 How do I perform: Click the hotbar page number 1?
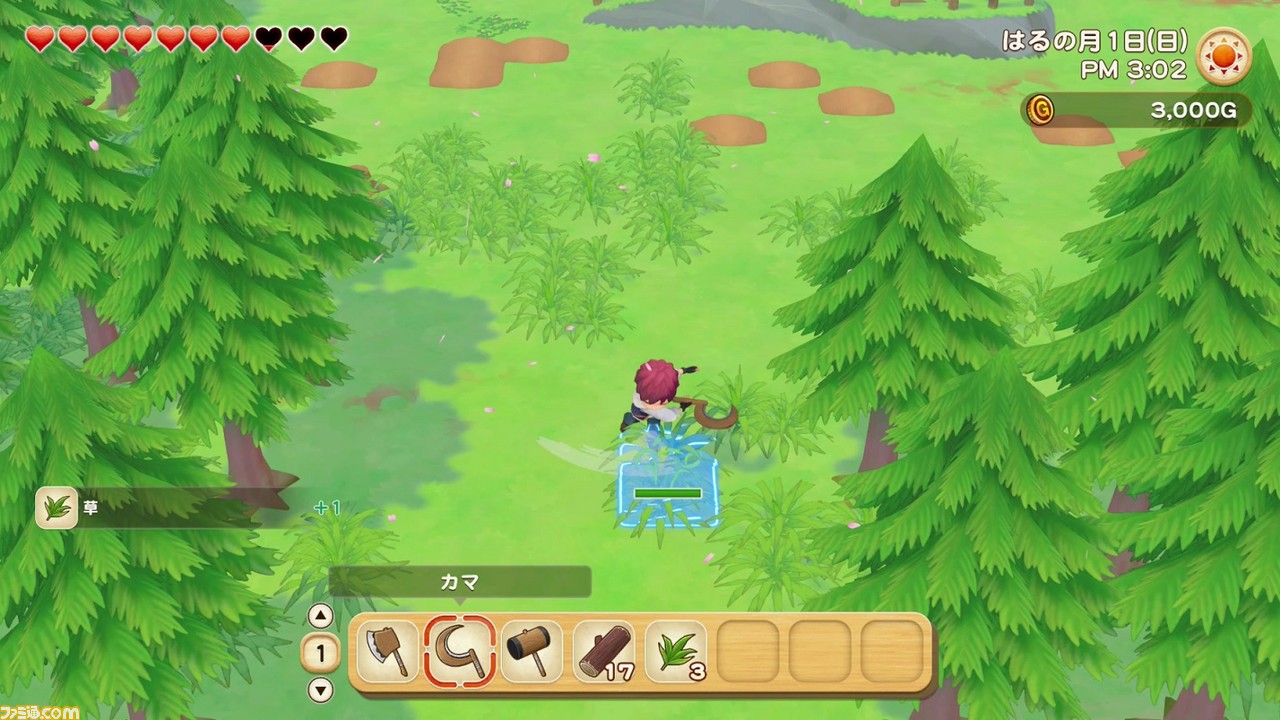322,653
